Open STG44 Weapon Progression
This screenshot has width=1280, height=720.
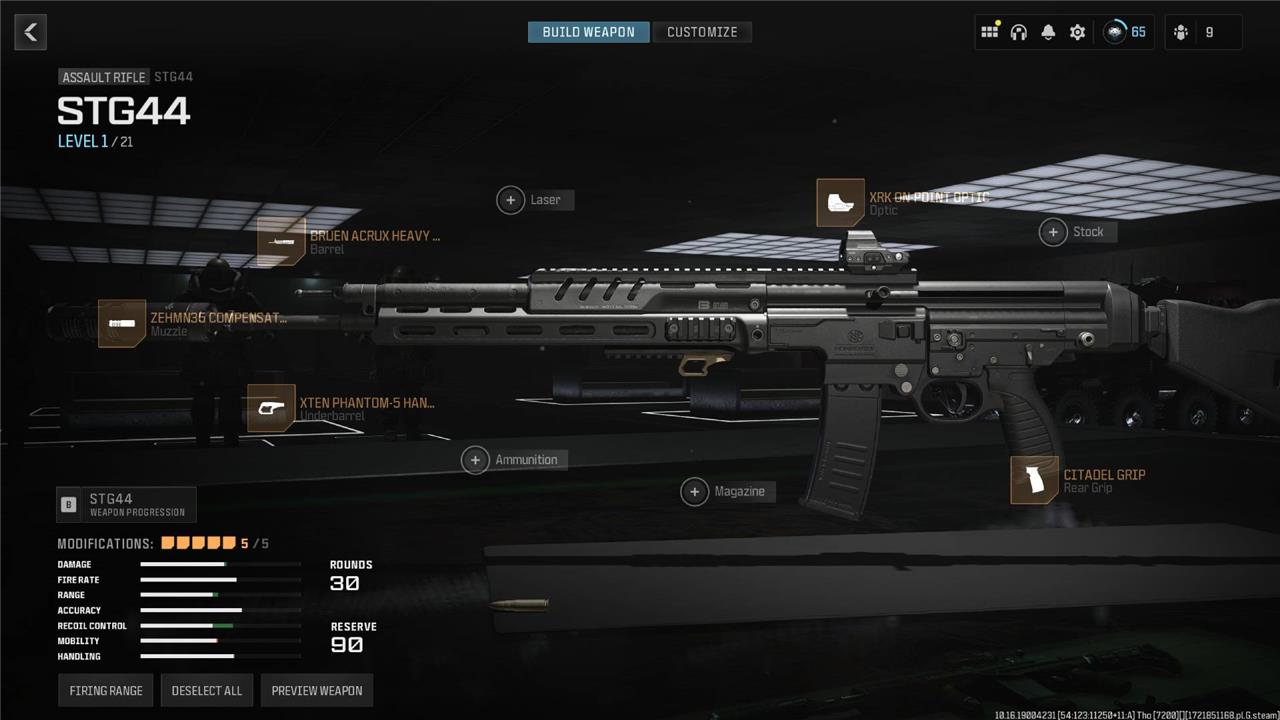pyautogui.click(x=126, y=505)
